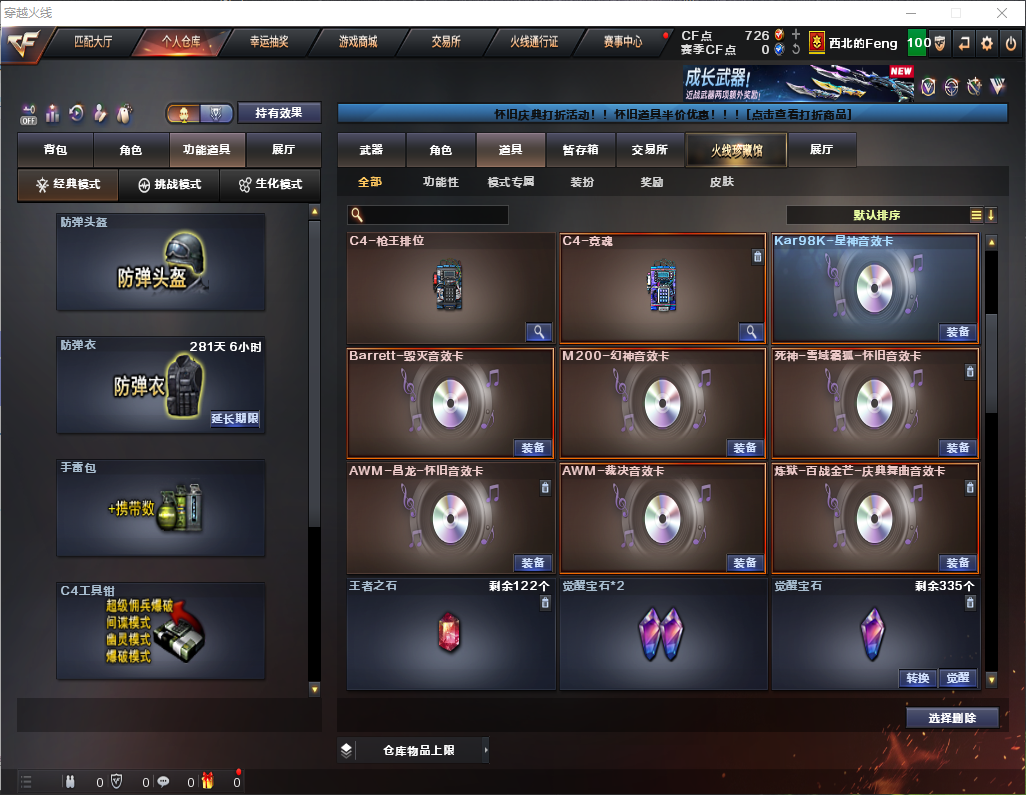
Task: Open the 赛事中心 event center
Action: [x=622, y=42]
